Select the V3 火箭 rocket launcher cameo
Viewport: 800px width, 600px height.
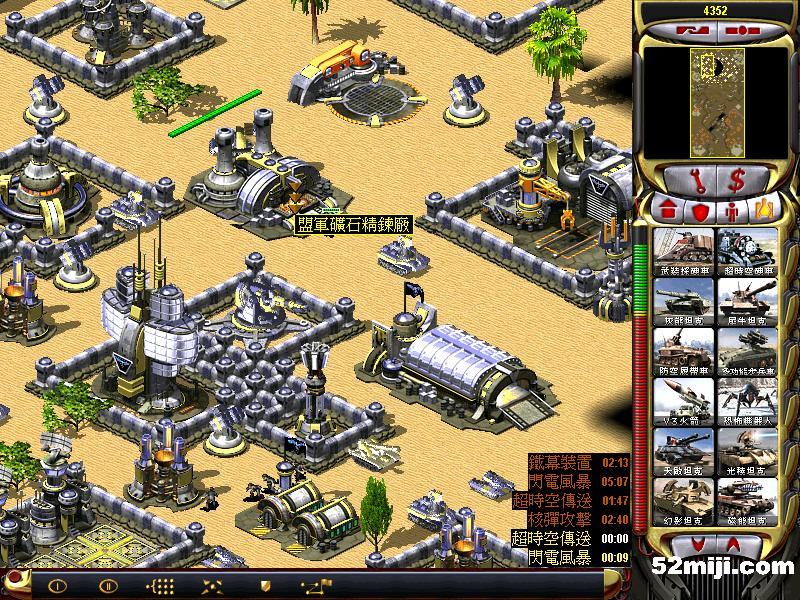coord(685,401)
